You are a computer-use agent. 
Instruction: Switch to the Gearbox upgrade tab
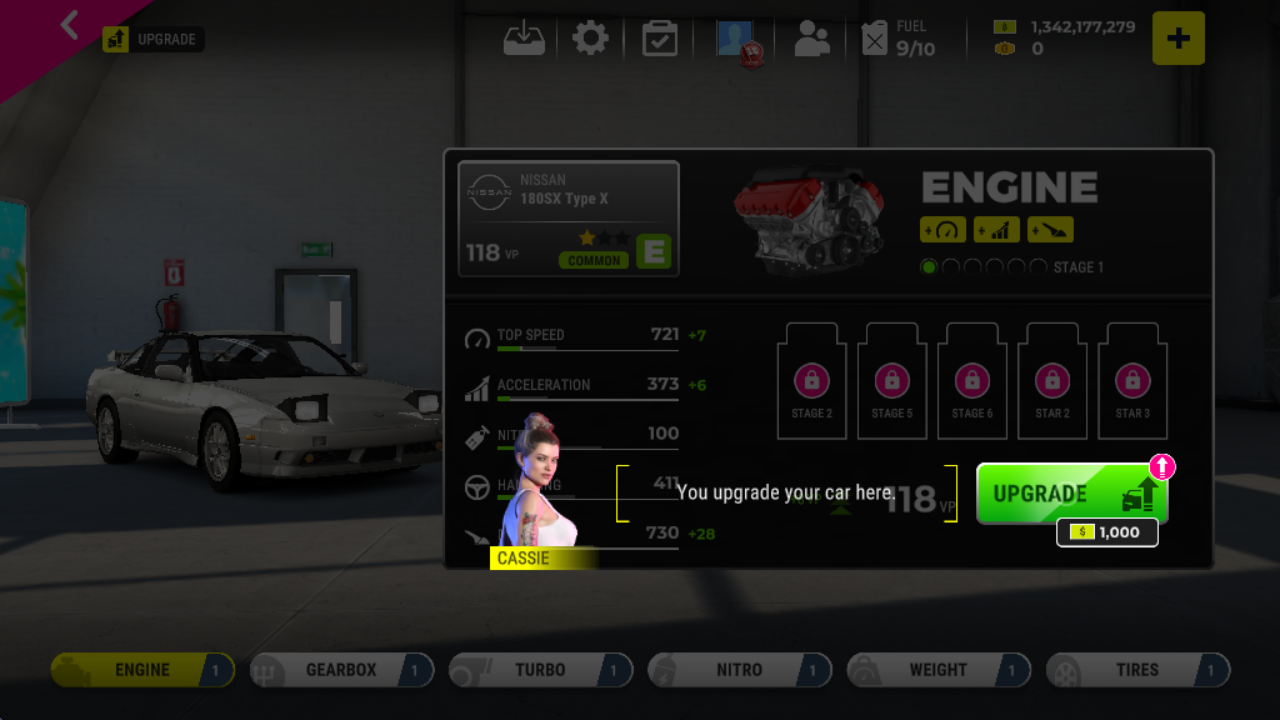pos(341,670)
